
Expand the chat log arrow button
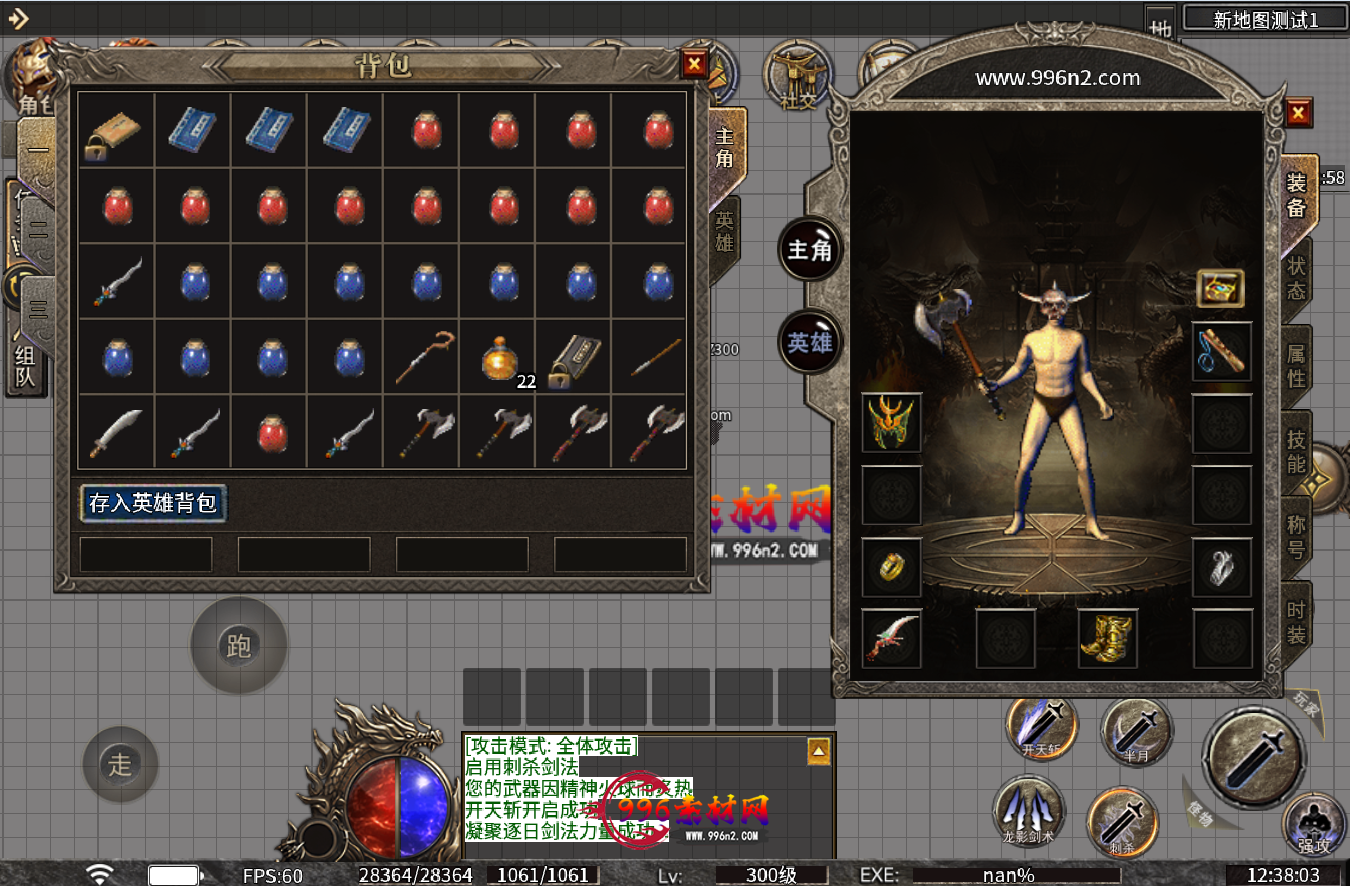818,751
